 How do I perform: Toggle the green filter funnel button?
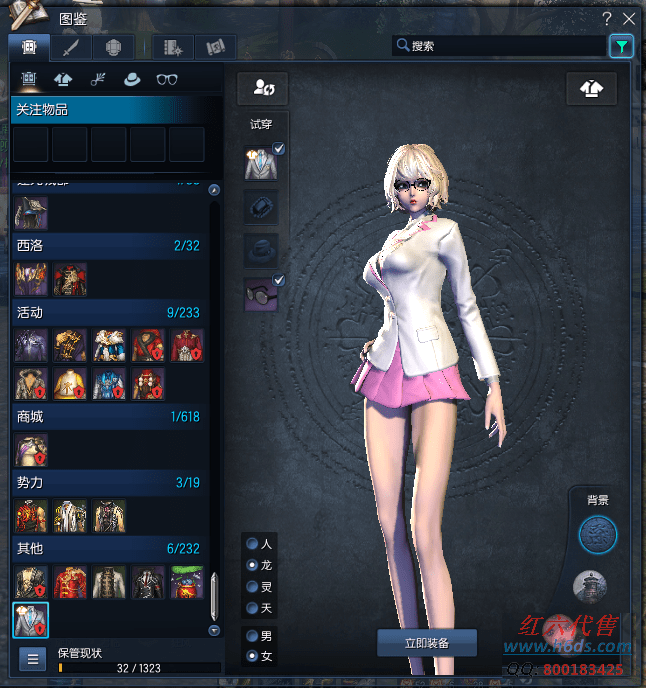[621, 46]
